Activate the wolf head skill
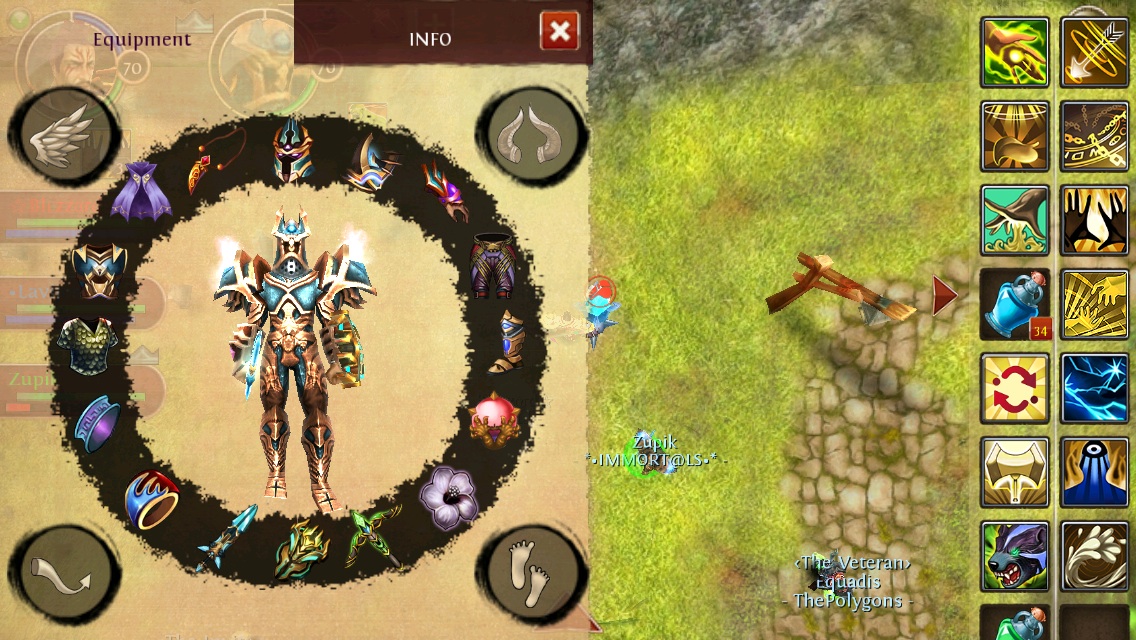1136x640 pixels. 1015,556
